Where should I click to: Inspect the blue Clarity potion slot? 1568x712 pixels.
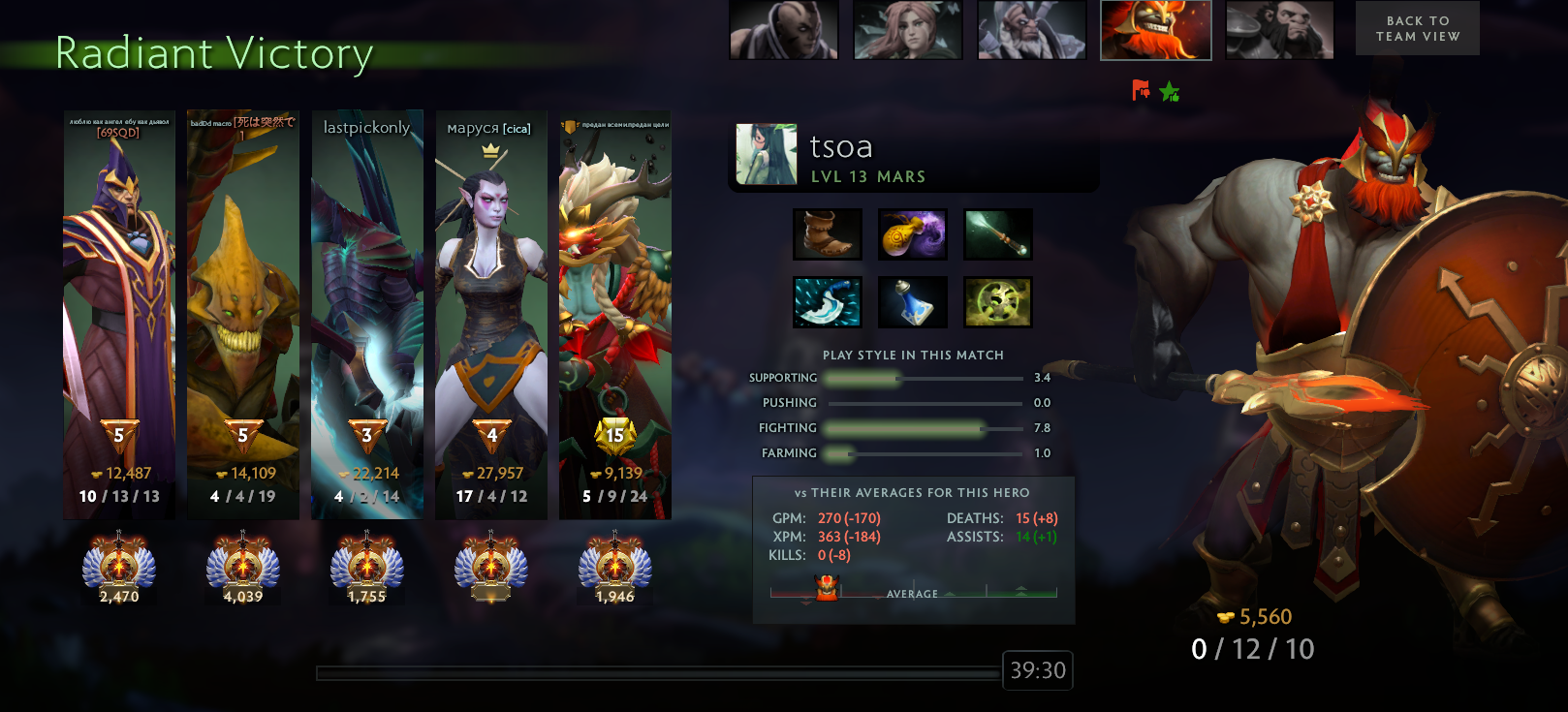[x=912, y=302]
